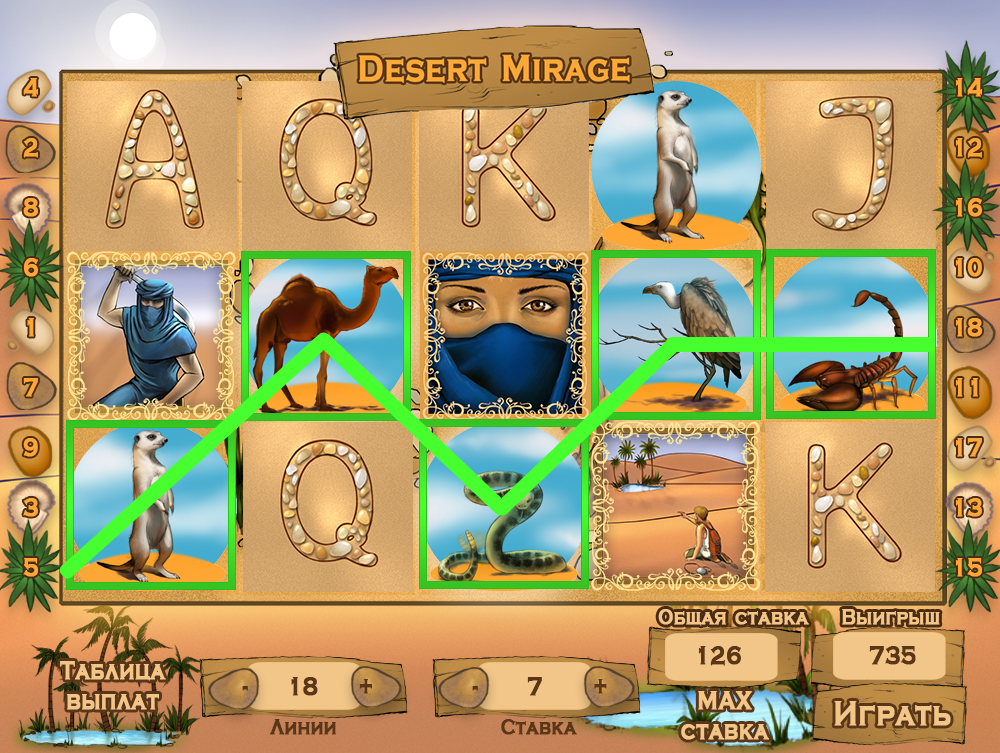Decrease the number of lines (Линии)
This screenshot has height=753, width=1000.
[x=244, y=686]
